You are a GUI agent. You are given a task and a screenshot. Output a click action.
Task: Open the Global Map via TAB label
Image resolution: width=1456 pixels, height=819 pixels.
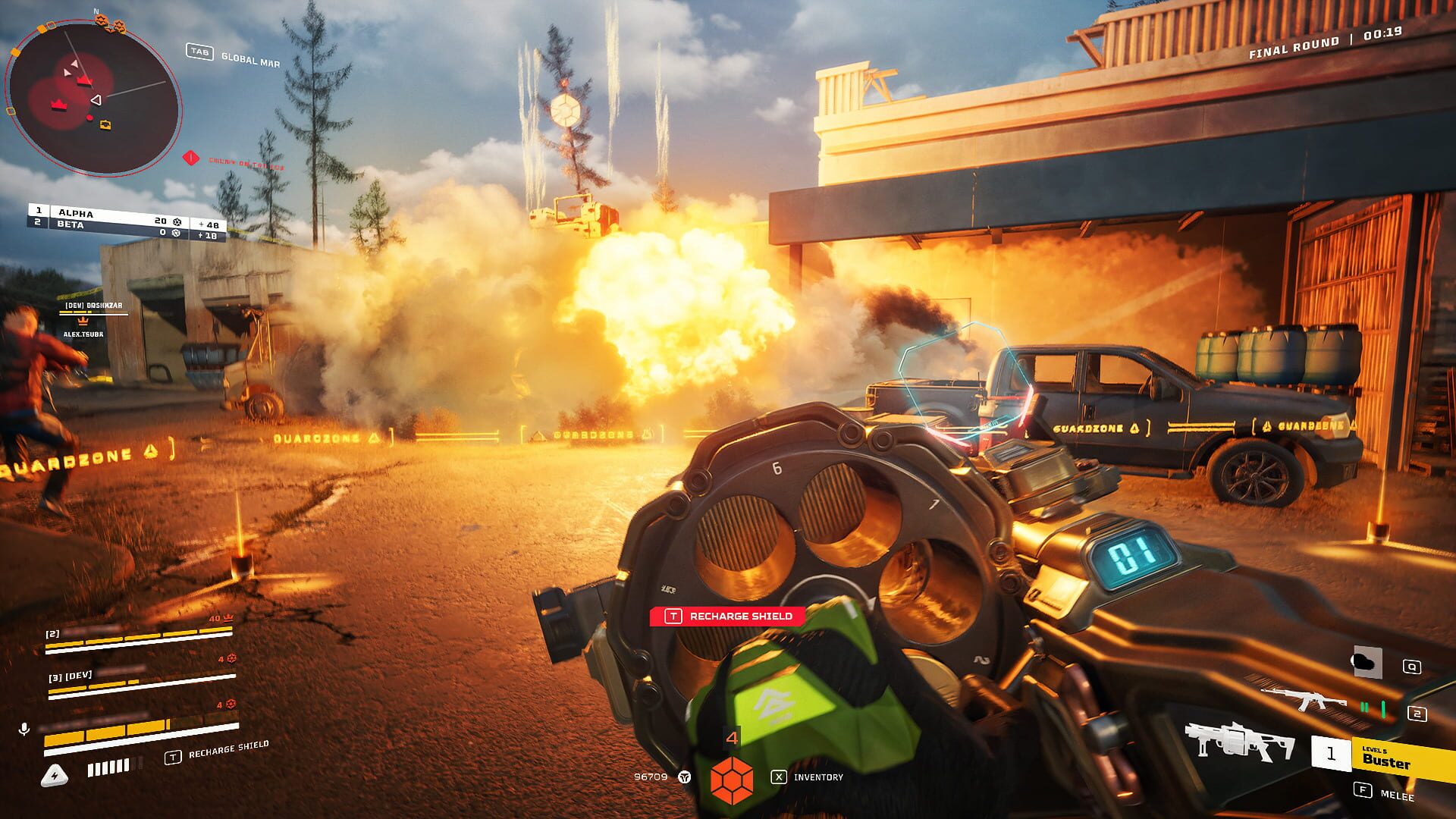pos(200,52)
